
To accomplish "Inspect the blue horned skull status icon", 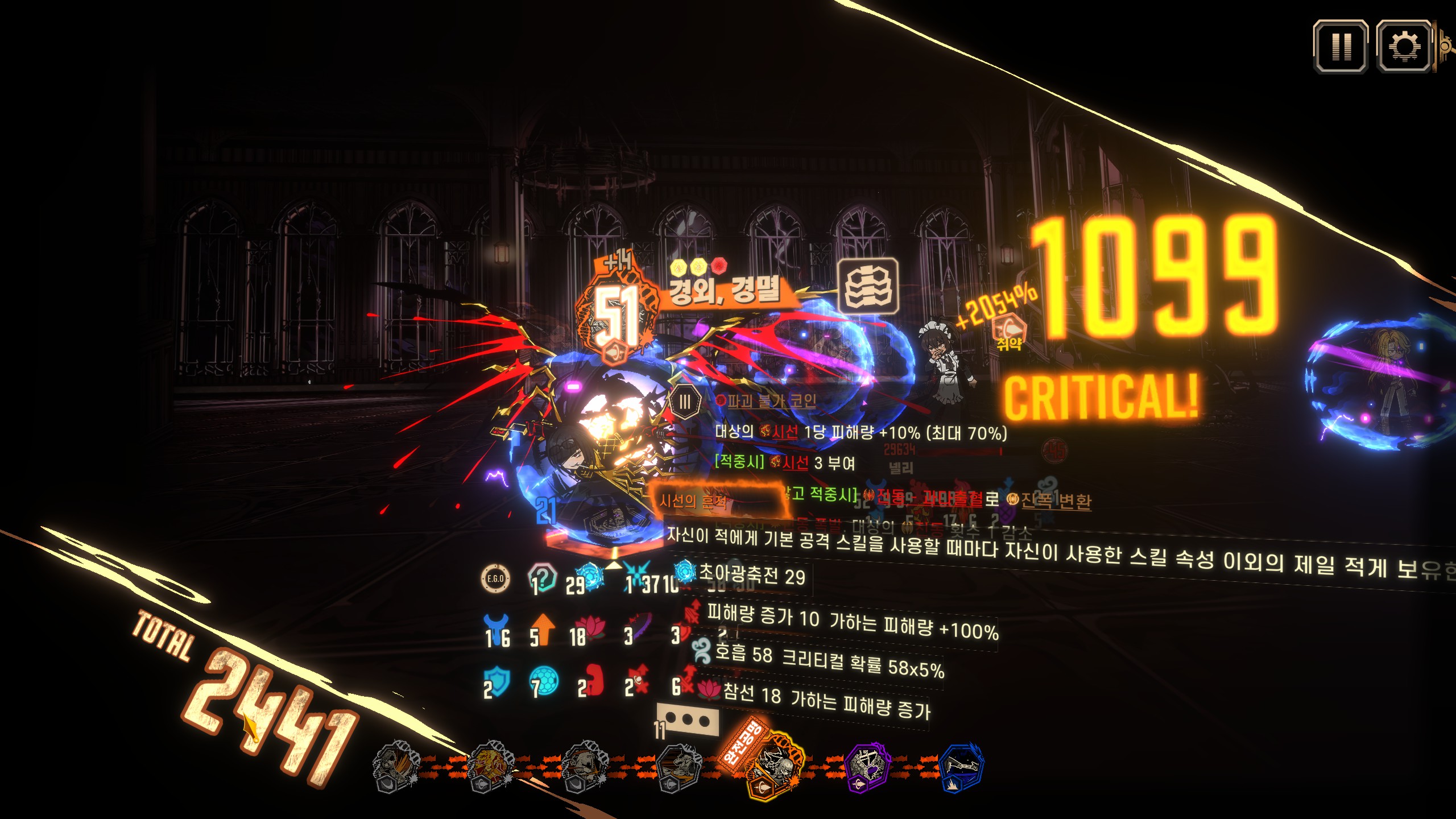I will point(497,628).
